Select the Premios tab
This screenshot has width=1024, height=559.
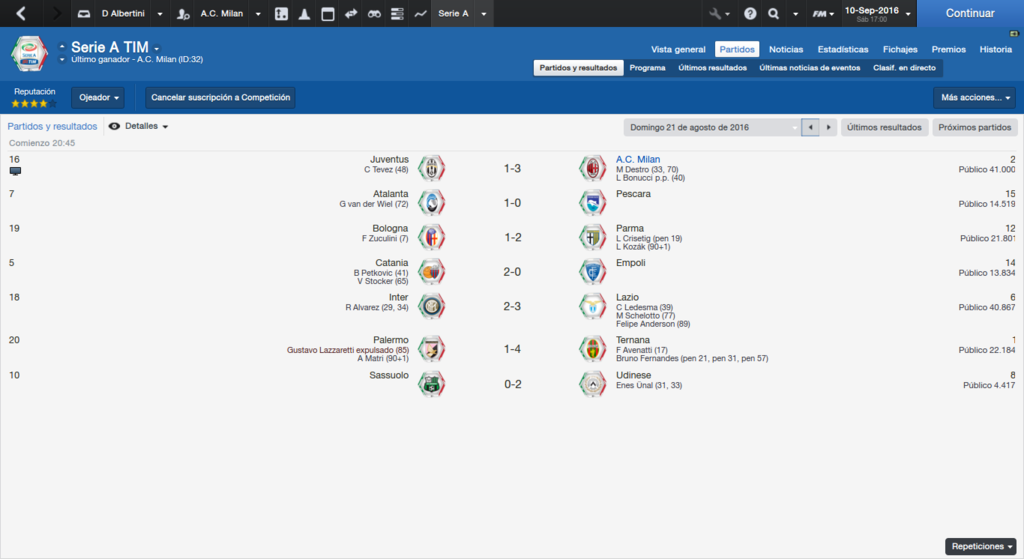[x=949, y=49]
